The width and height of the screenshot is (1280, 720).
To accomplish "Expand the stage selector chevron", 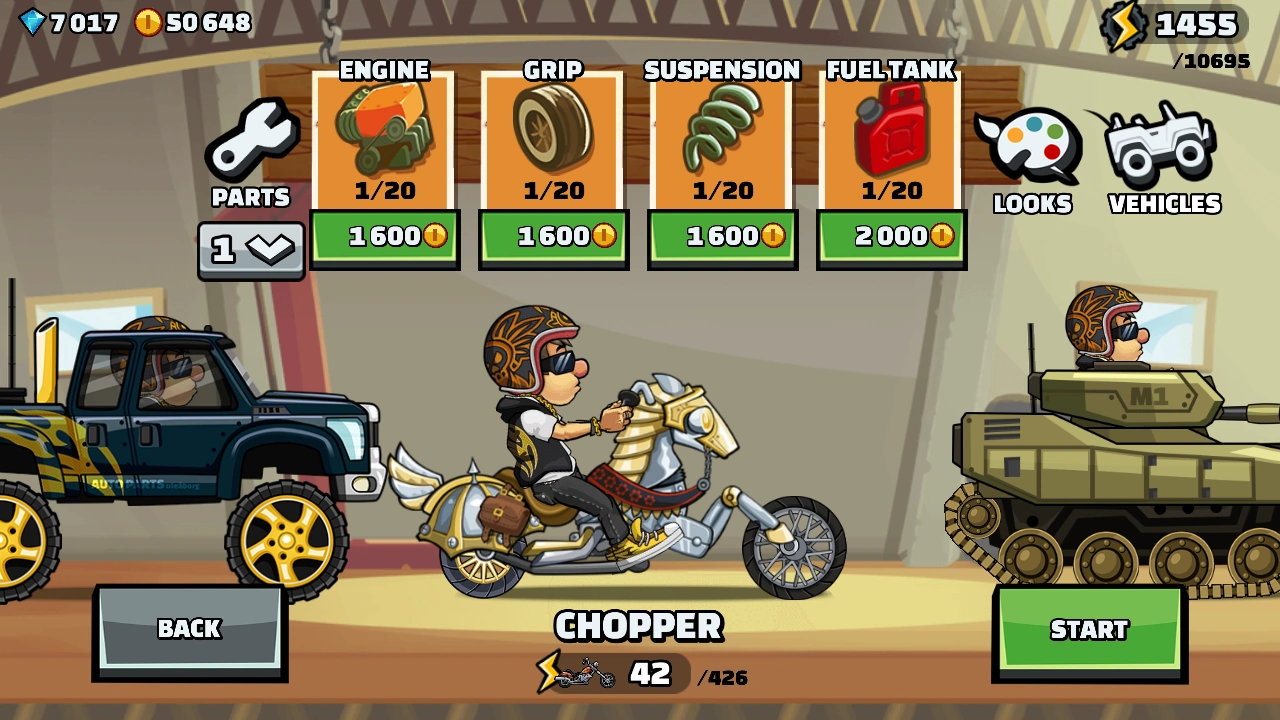I will click(x=272, y=248).
